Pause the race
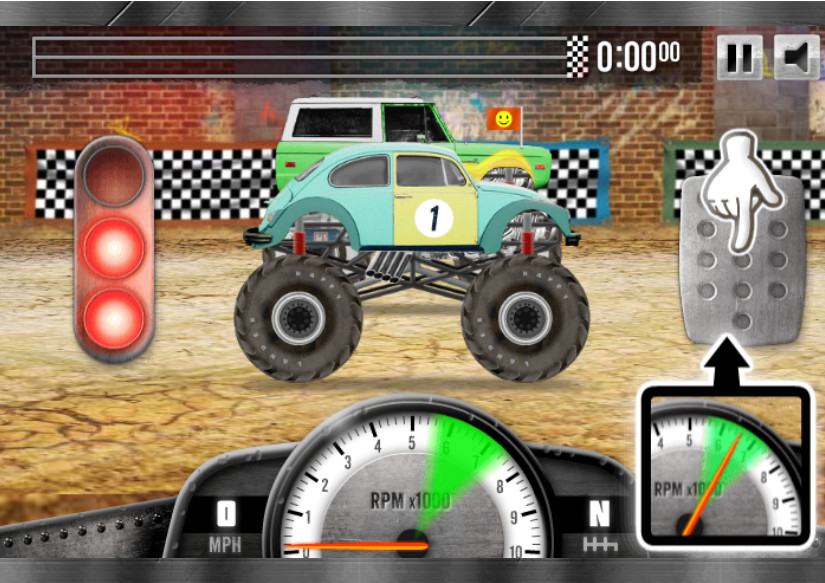825x583 pixels. coord(739,58)
